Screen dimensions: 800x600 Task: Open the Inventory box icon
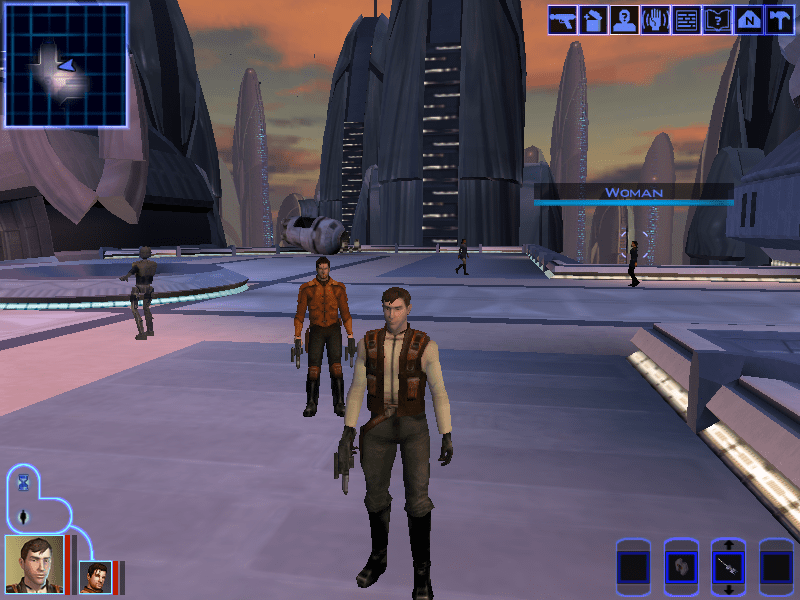coord(594,20)
